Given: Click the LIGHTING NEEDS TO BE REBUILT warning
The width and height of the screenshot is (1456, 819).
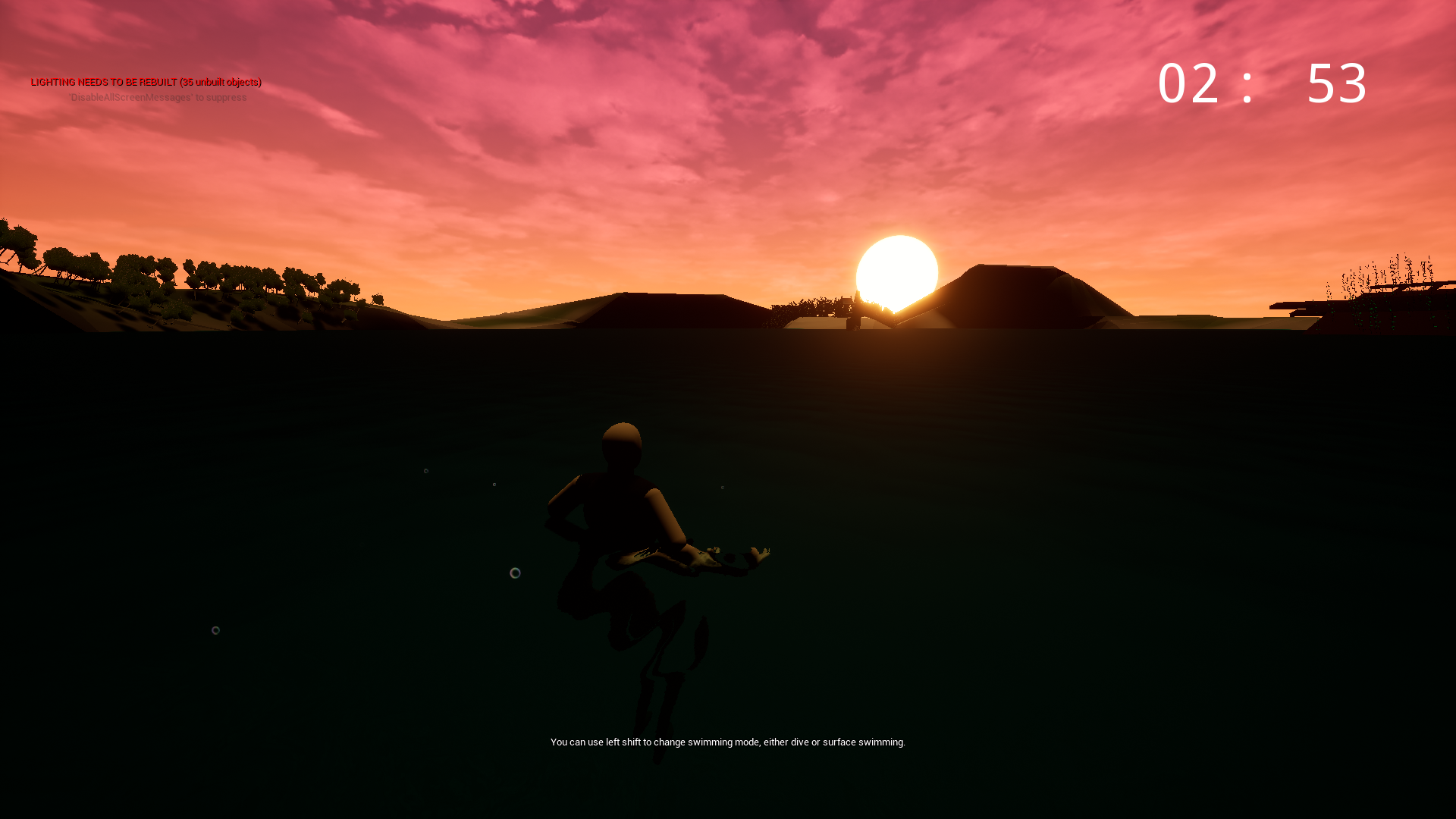Looking at the screenshot, I should (x=146, y=82).
